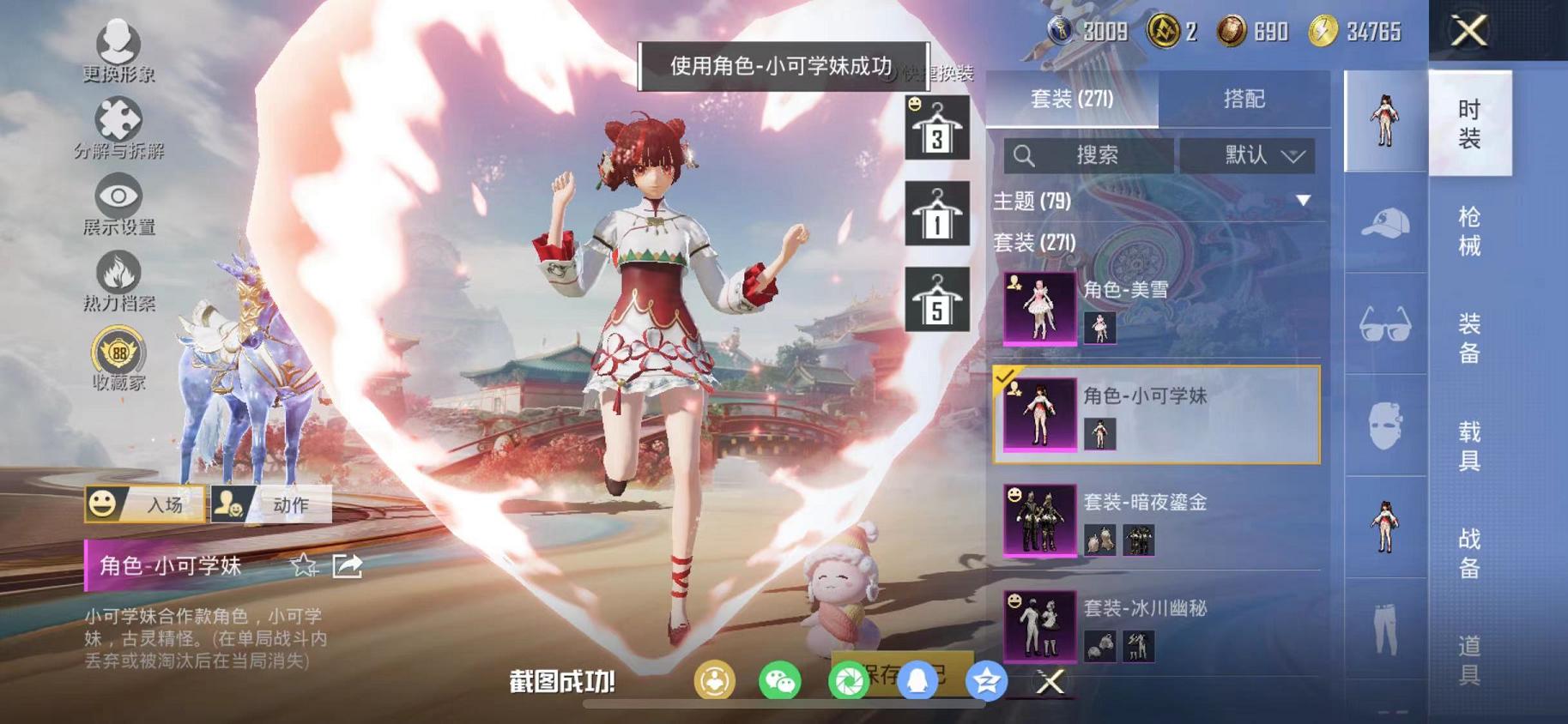
Task: Open the 枪械 weapons tab
Action: tap(1470, 232)
